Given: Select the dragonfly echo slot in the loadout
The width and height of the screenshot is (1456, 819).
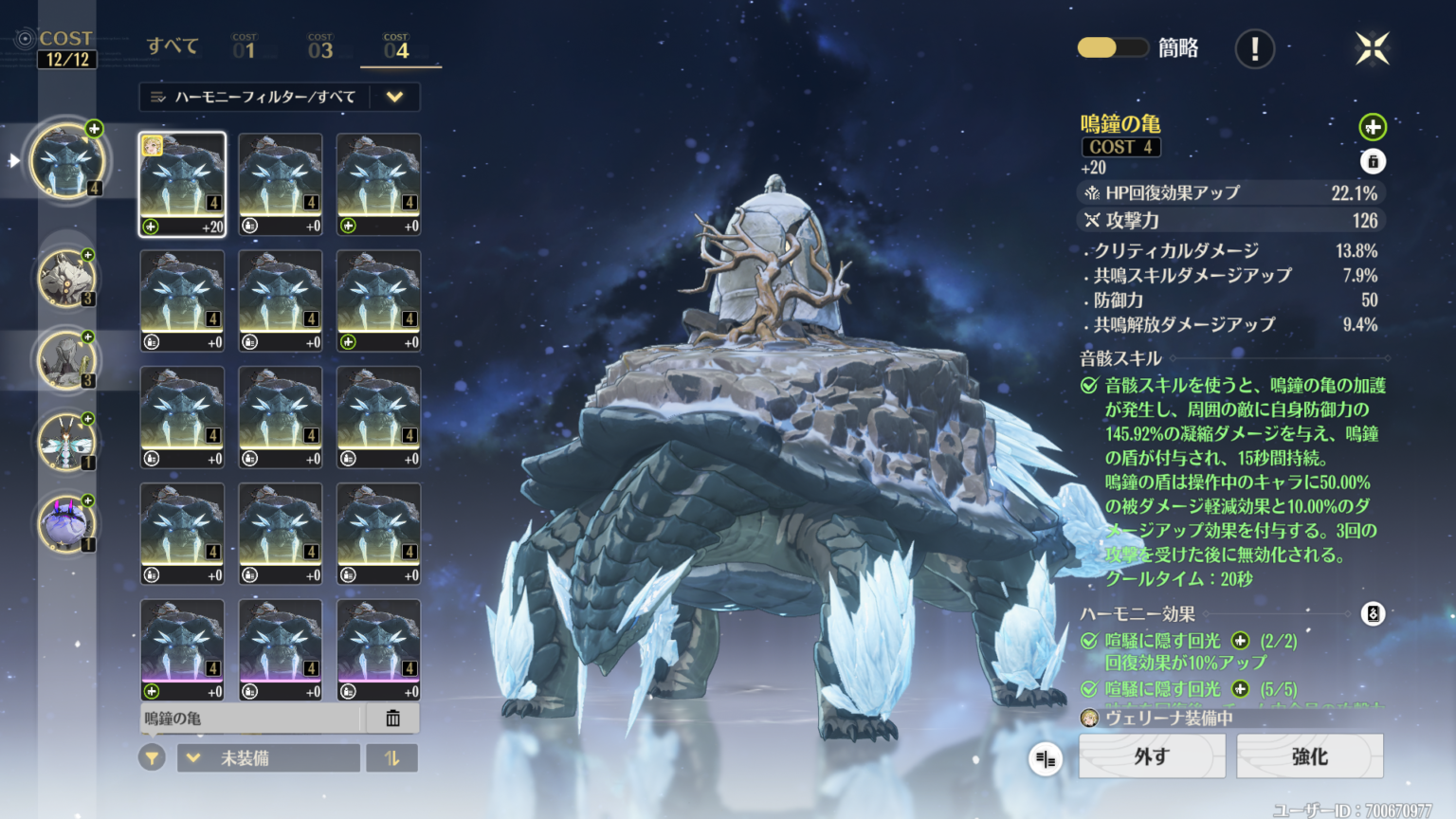Looking at the screenshot, I should click(66, 443).
